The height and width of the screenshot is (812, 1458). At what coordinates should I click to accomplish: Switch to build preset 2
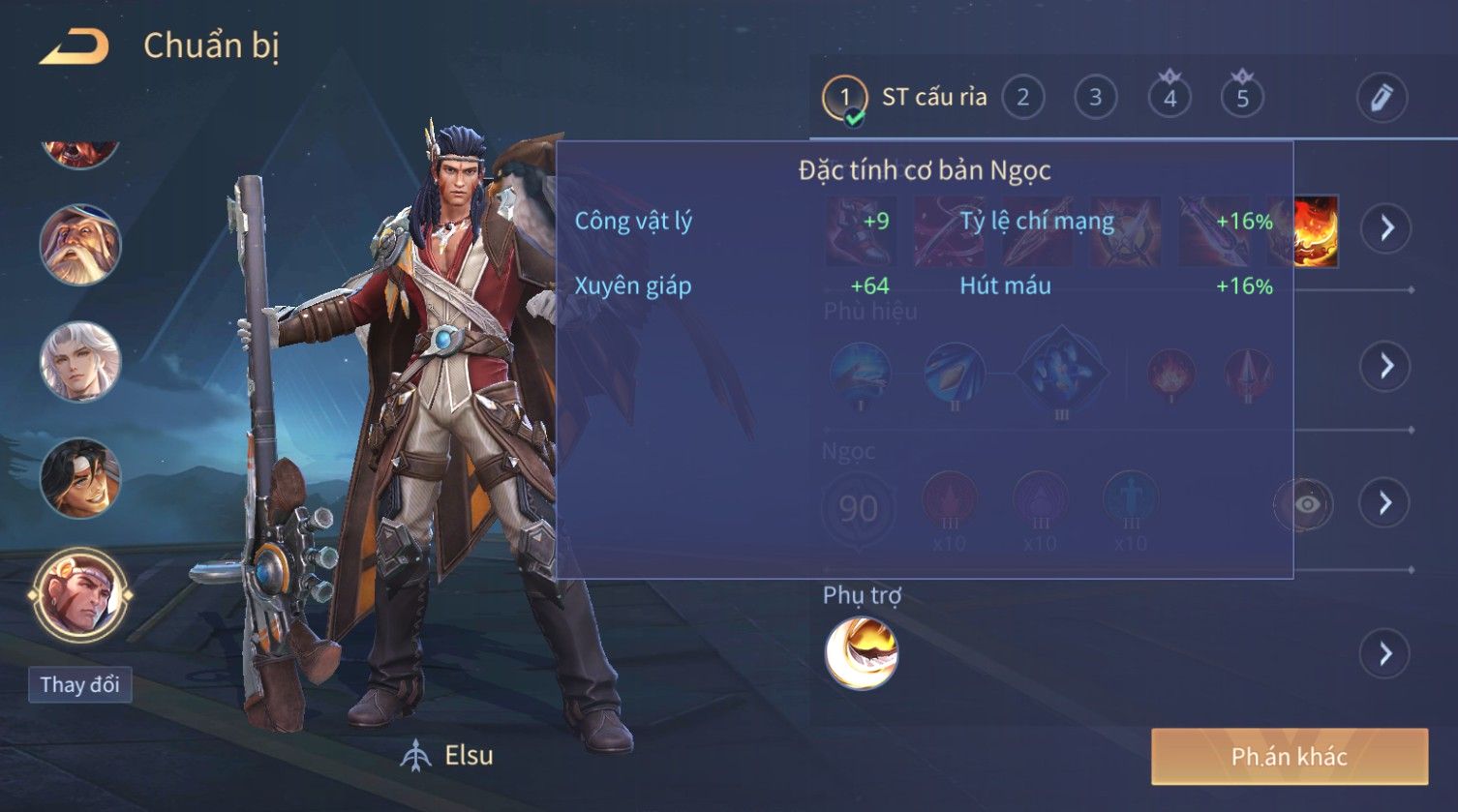point(1022,98)
